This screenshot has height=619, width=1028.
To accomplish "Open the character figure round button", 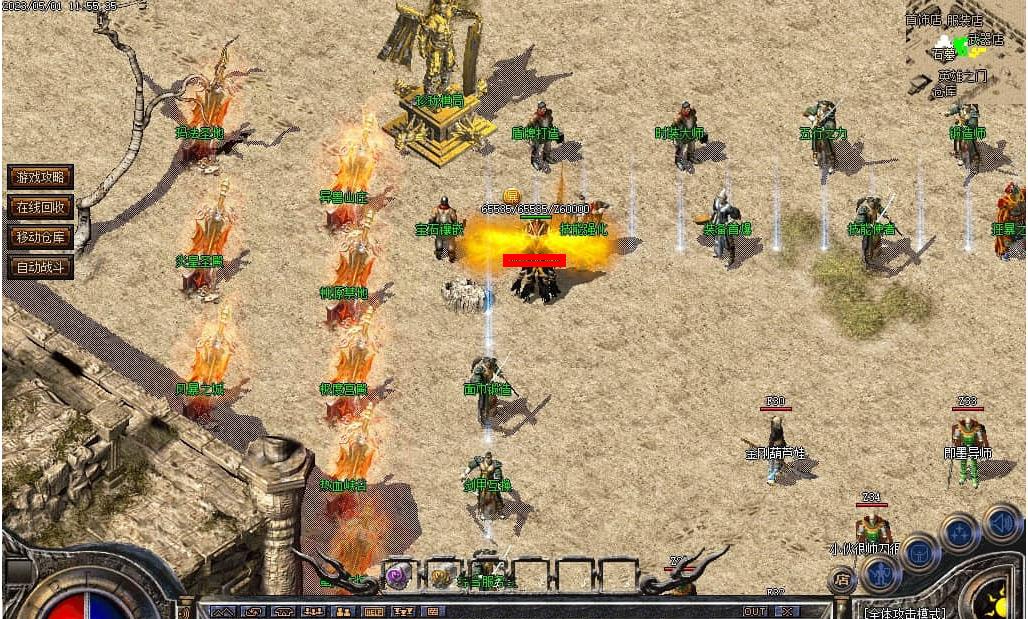I will tap(880, 573).
